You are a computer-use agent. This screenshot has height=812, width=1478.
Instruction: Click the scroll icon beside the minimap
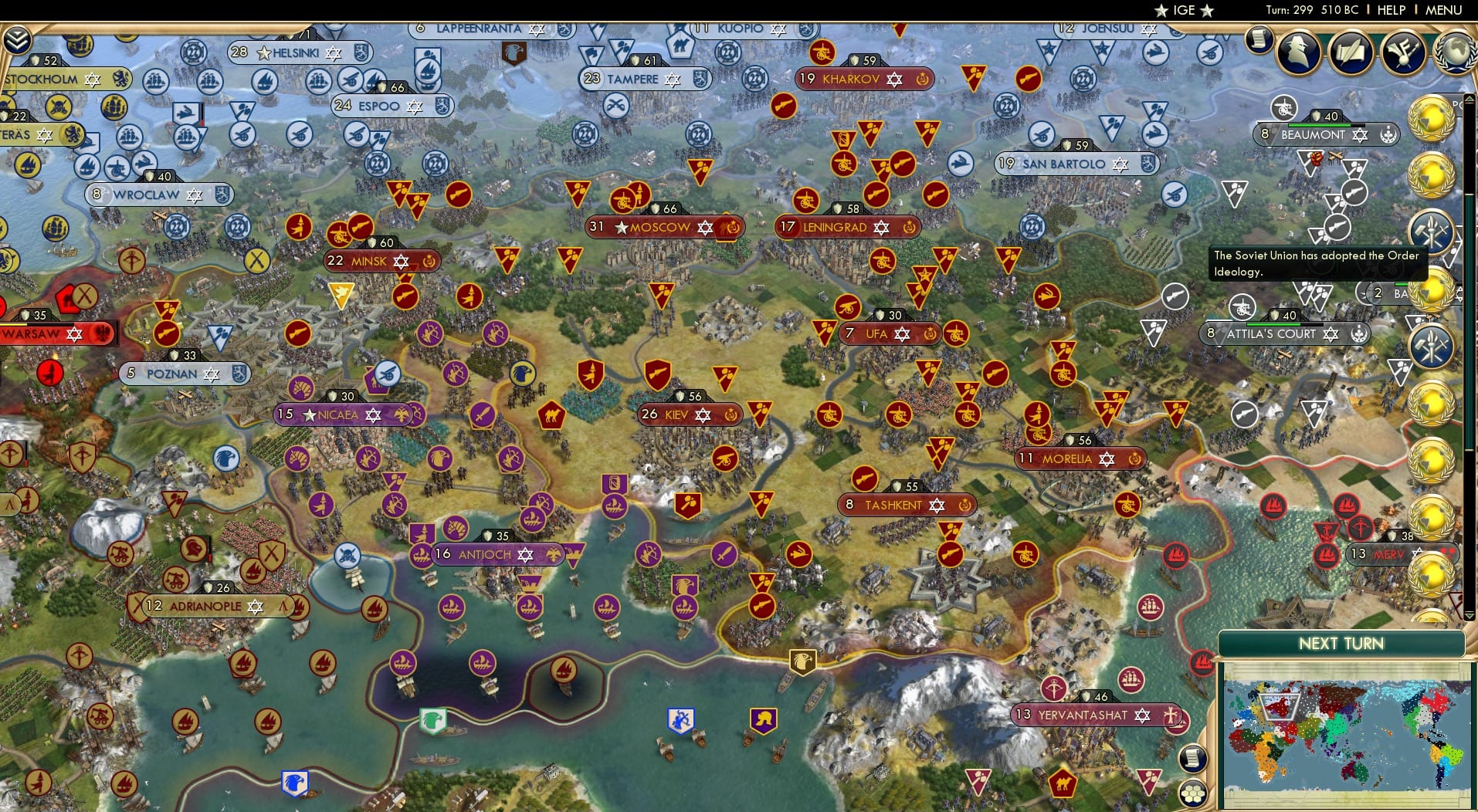[x=1194, y=759]
